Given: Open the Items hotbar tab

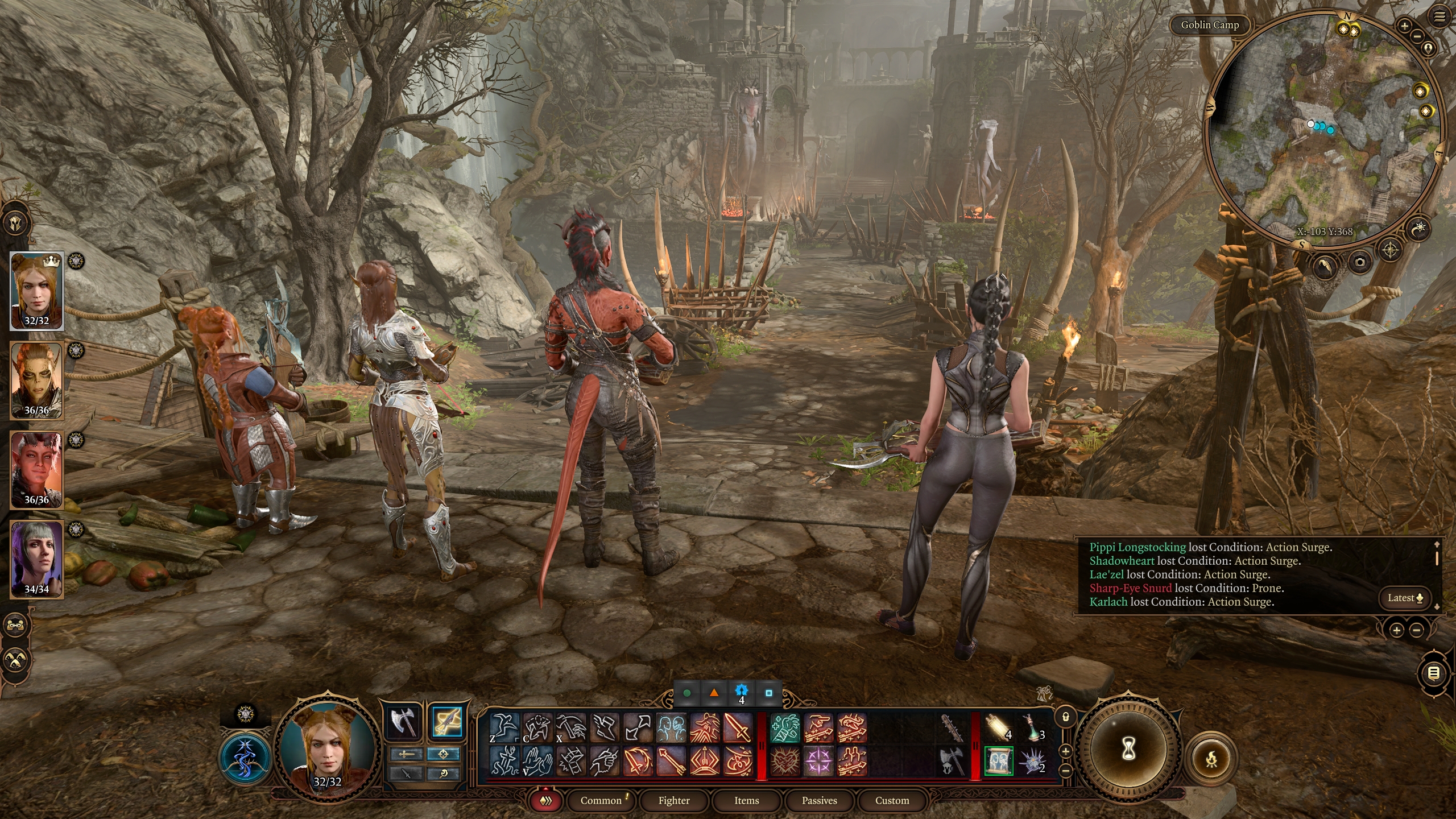Looking at the screenshot, I should [x=746, y=800].
